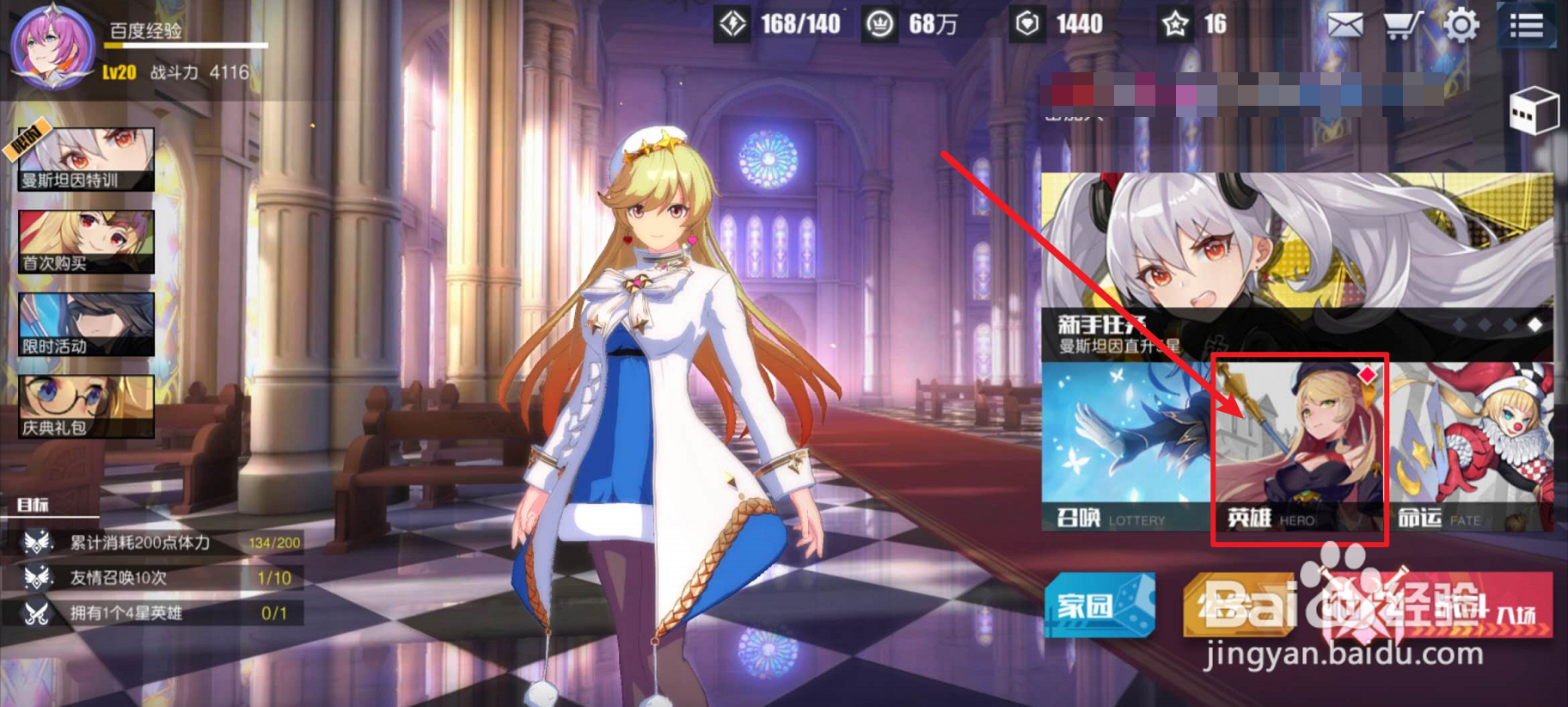The height and width of the screenshot is (707, 1568).
Task: Open the 命运 Fate panel
Action: point(1475,447)
